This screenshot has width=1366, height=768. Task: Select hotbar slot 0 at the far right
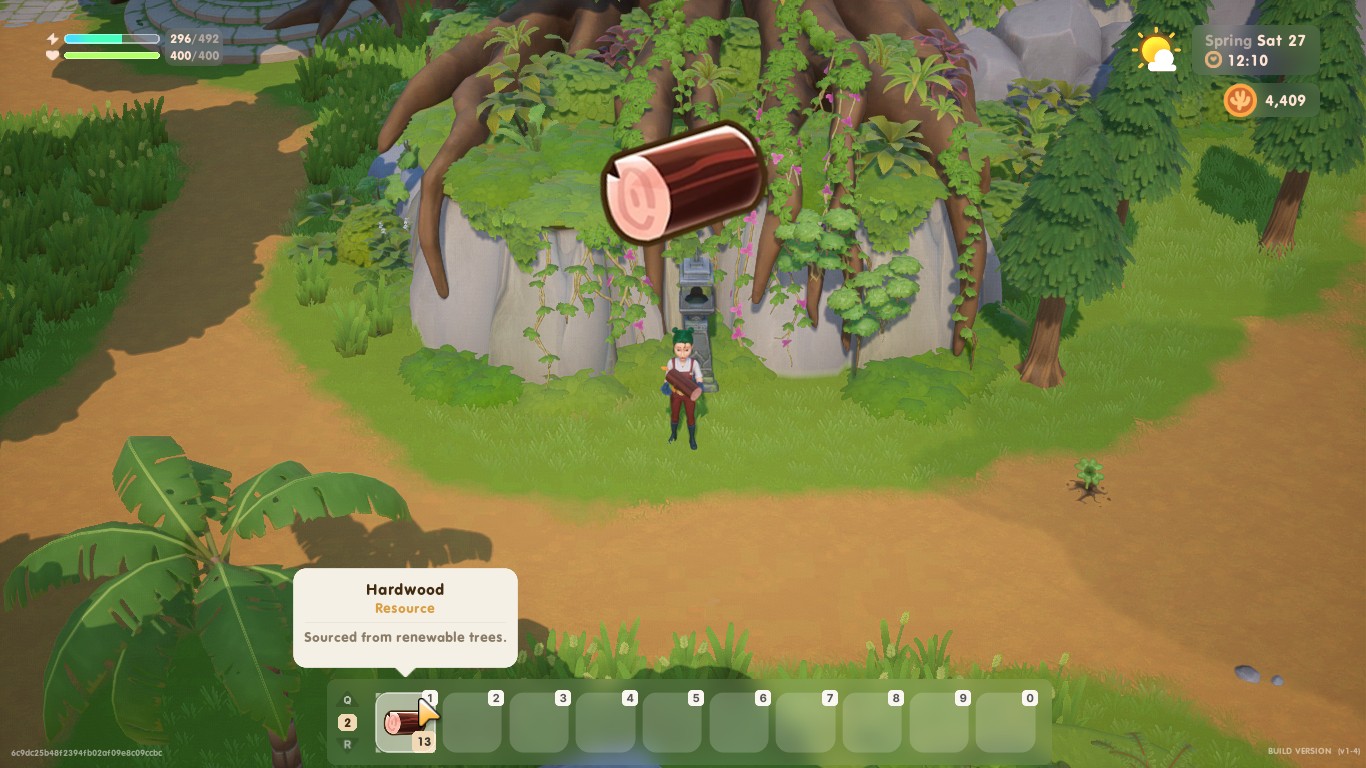coord(1005,720)
